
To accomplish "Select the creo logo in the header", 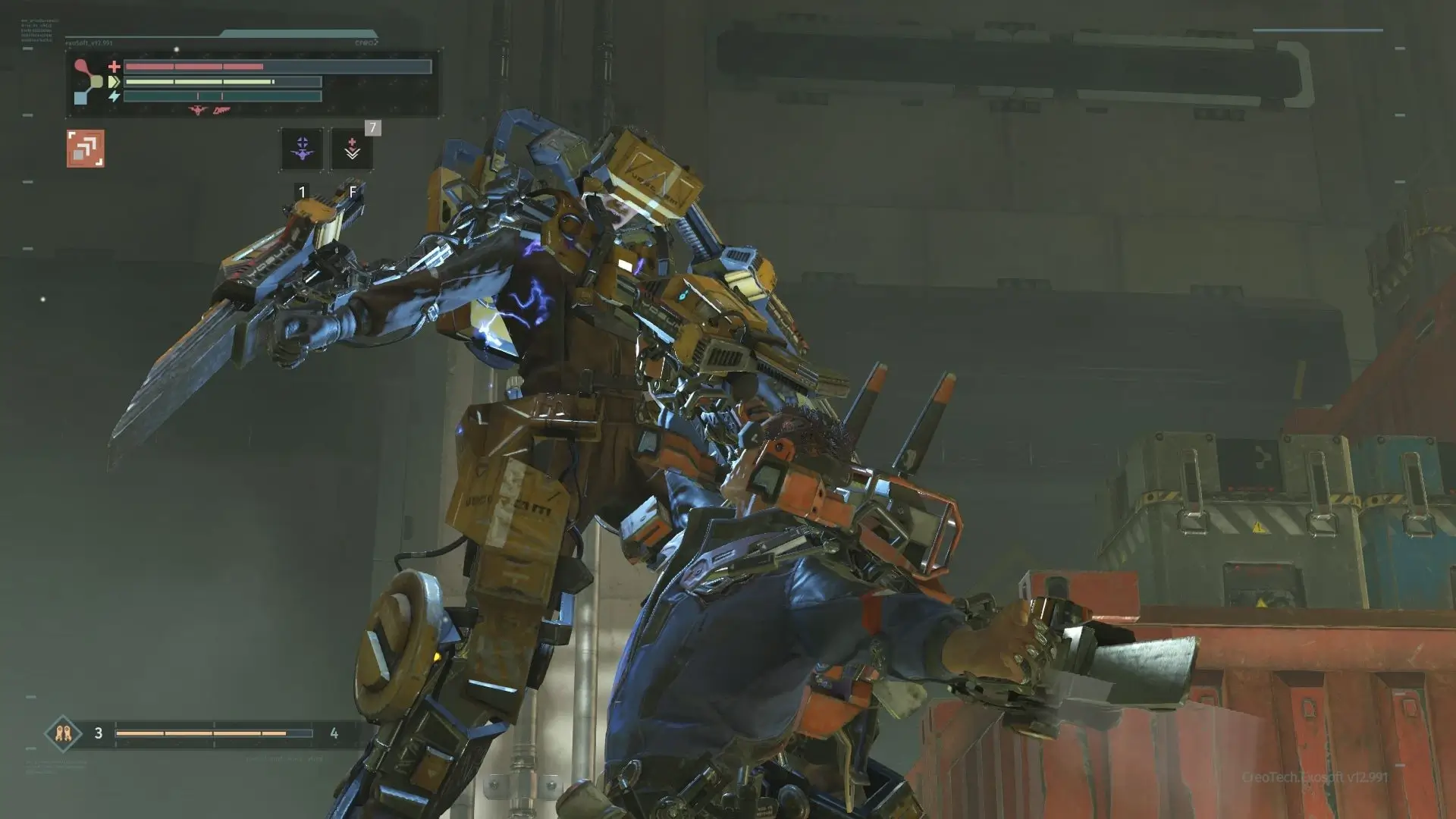I will click(x=368, y=42).
